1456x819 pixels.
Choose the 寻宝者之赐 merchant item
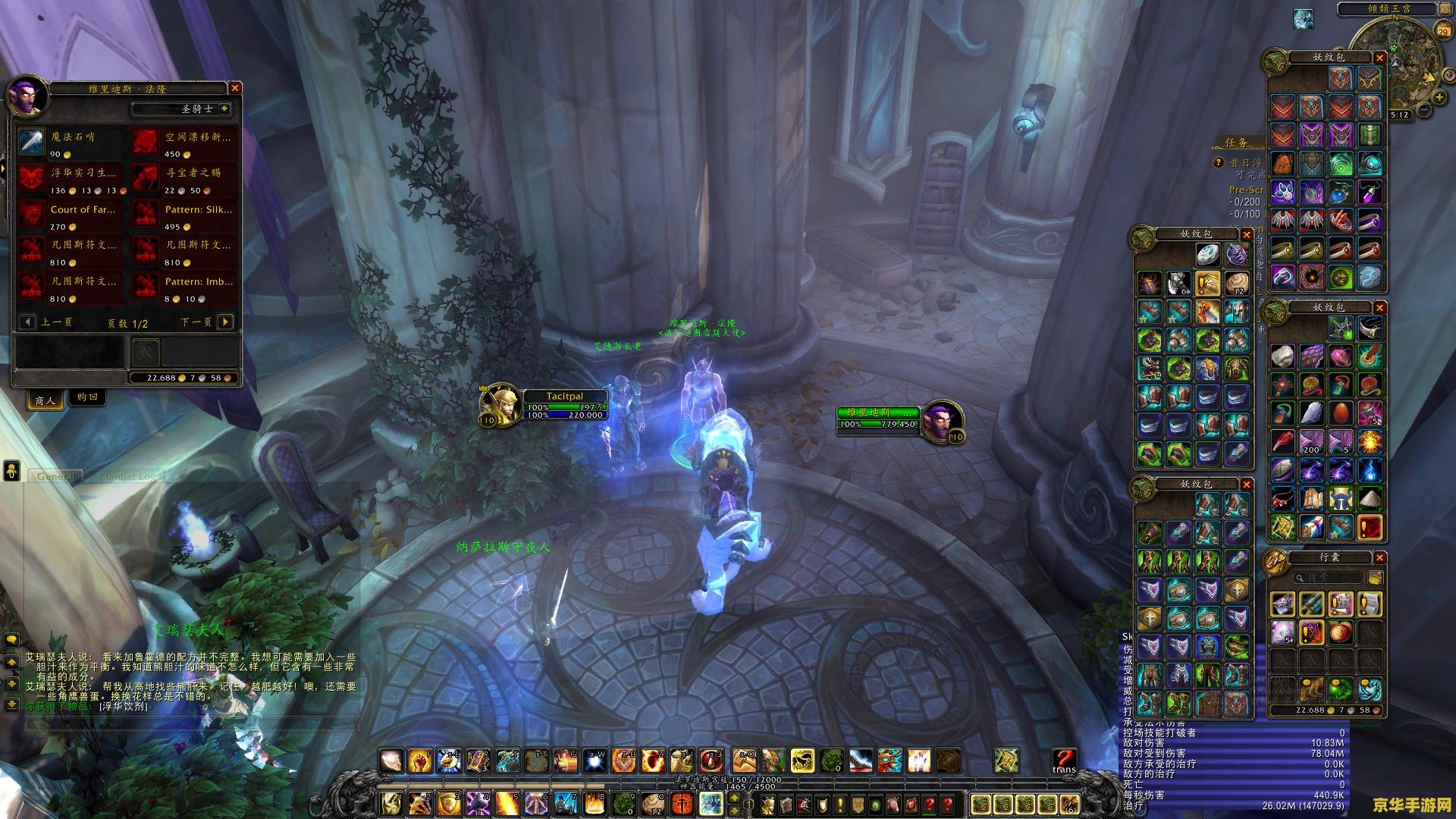[x=146, y=178]
